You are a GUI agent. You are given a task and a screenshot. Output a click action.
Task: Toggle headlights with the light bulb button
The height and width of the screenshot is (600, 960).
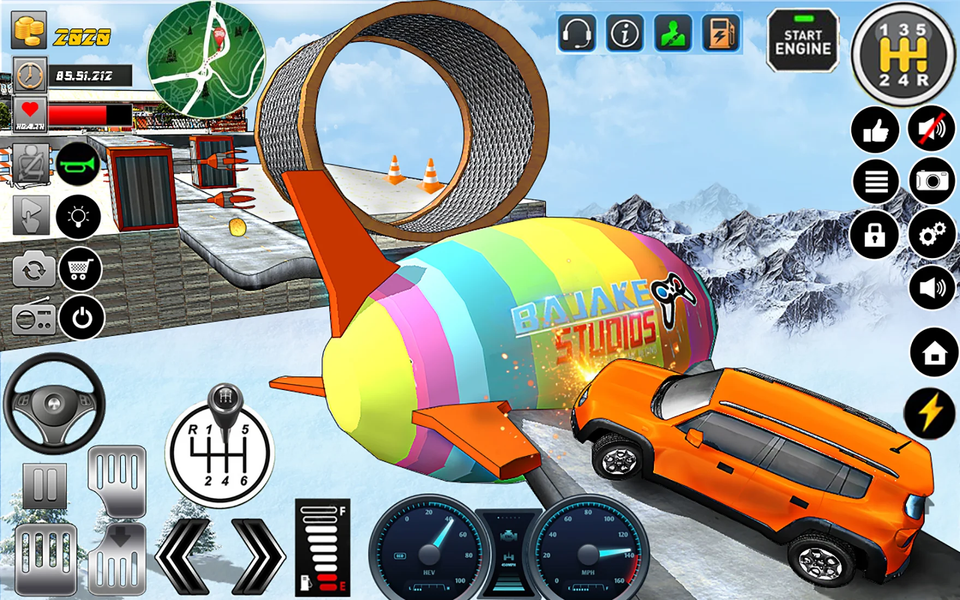click(79, 214)
